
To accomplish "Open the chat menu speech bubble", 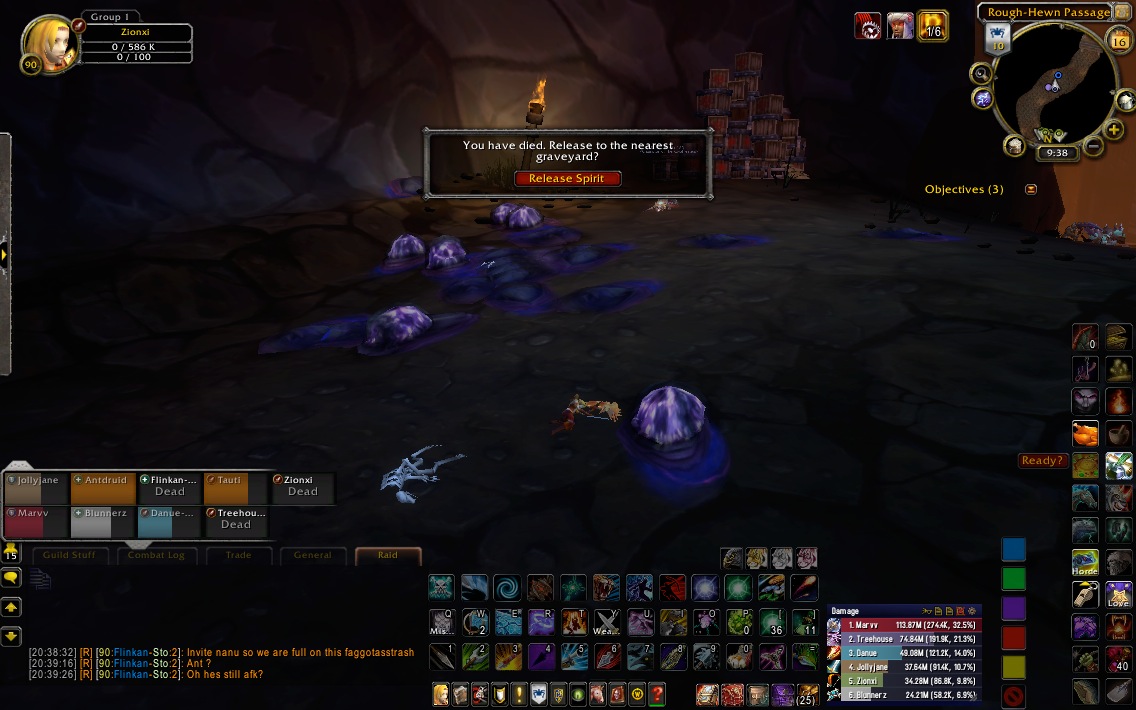I will point(11,577).
